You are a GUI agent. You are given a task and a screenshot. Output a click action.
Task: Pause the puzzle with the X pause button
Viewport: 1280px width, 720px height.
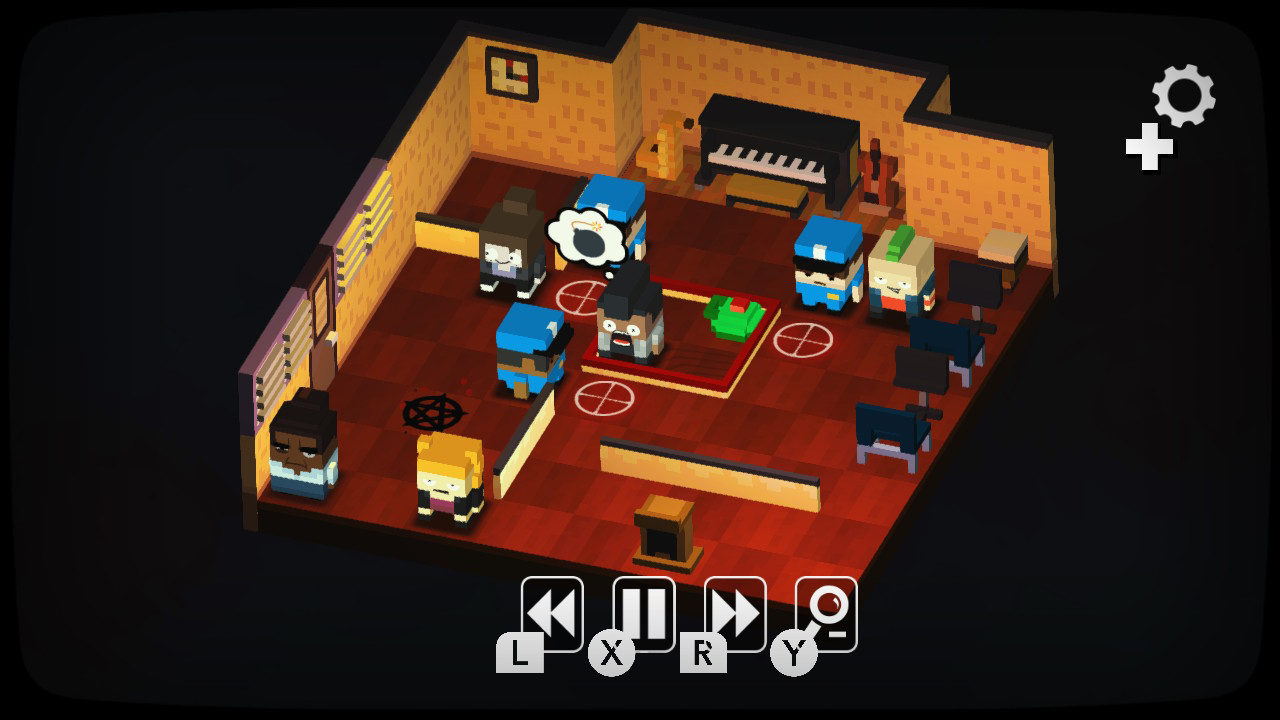click(645, 608)
